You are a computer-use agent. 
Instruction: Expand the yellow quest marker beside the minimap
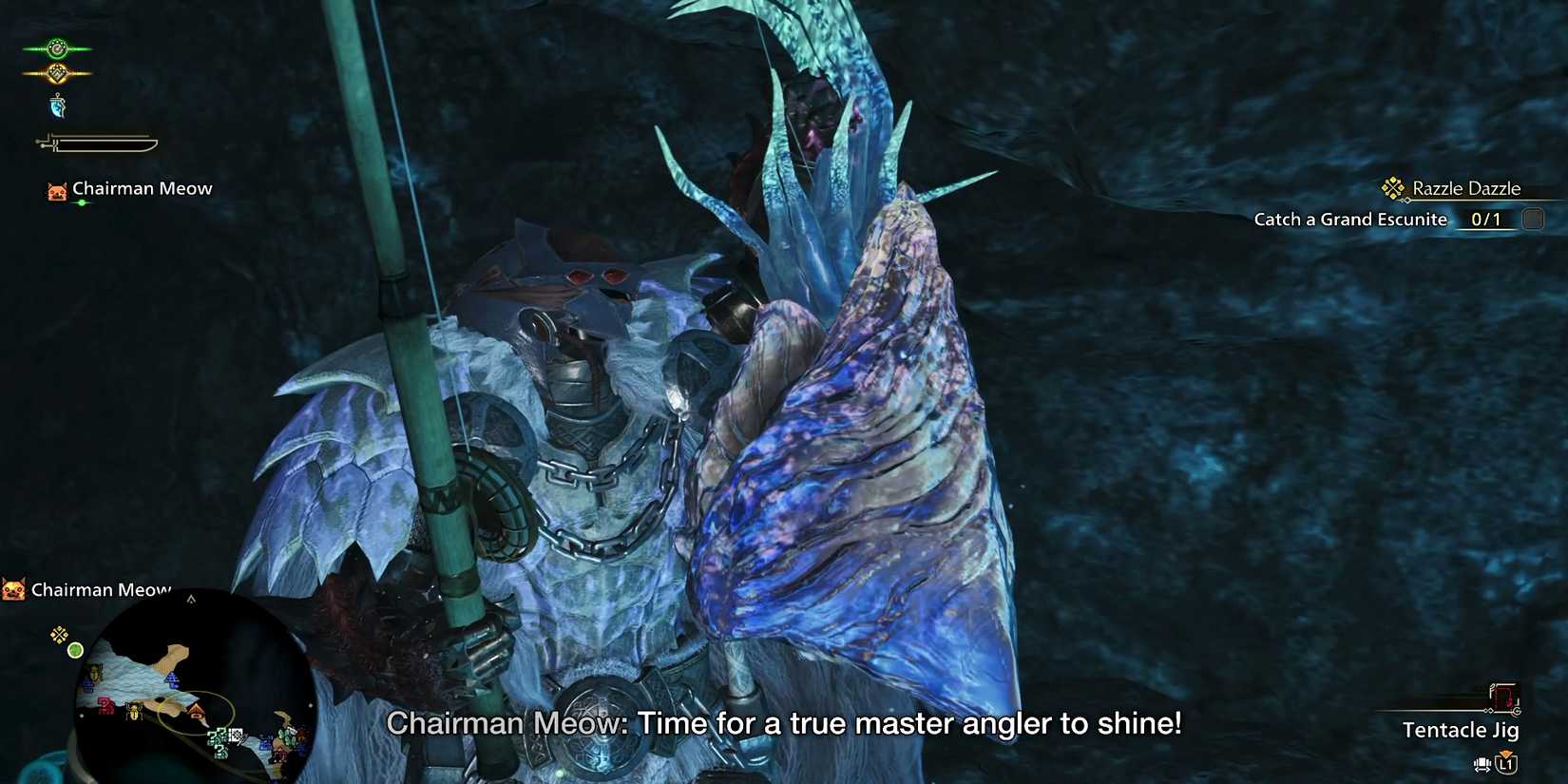tap(58, 635)
